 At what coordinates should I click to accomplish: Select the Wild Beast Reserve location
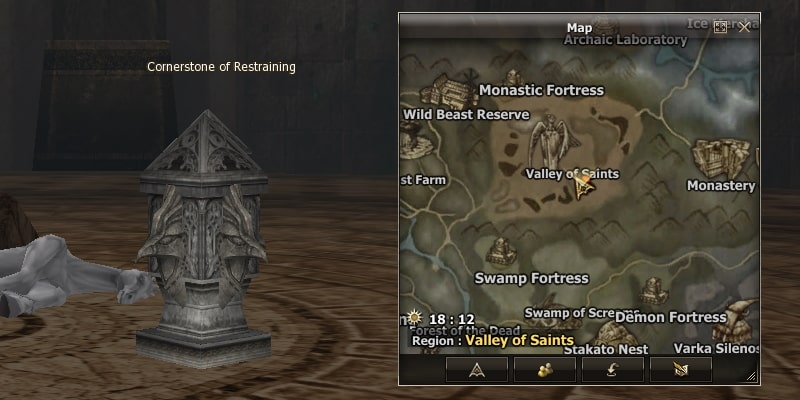point(465,114)
